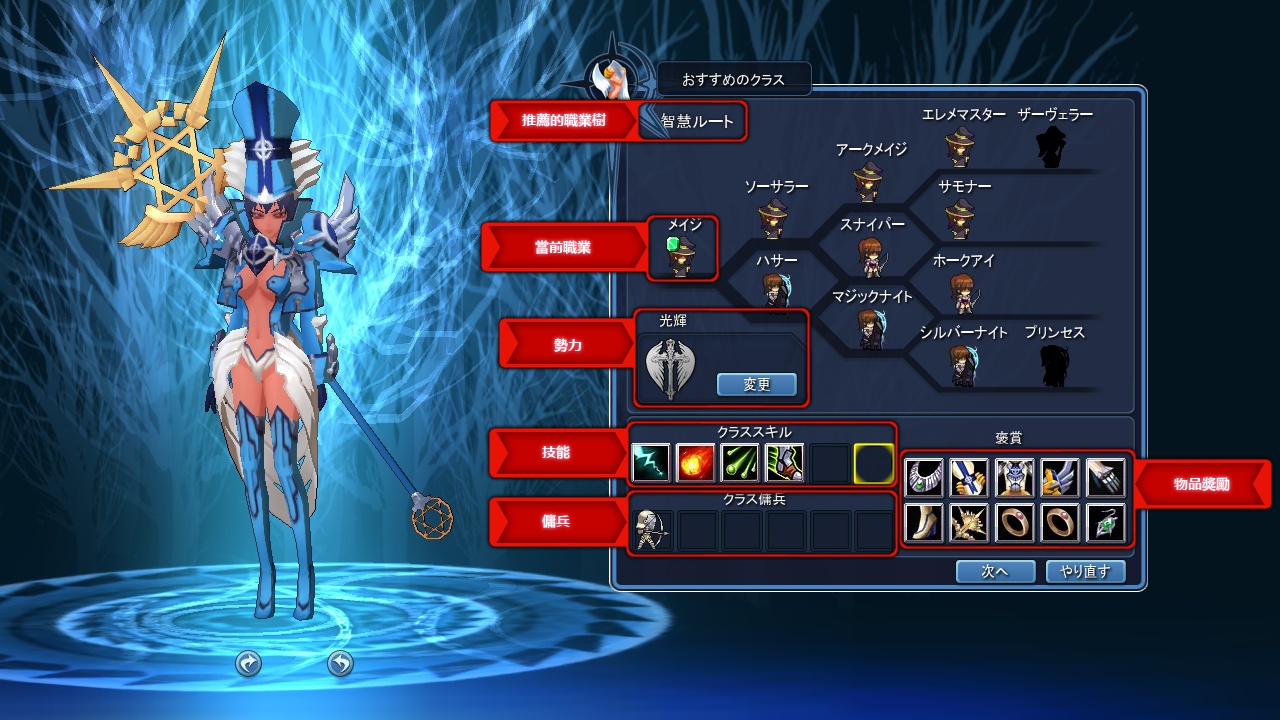Screen dimensions: 1280x720
Task: Inspect the silver necklace reward item
Action: (924, 478)
